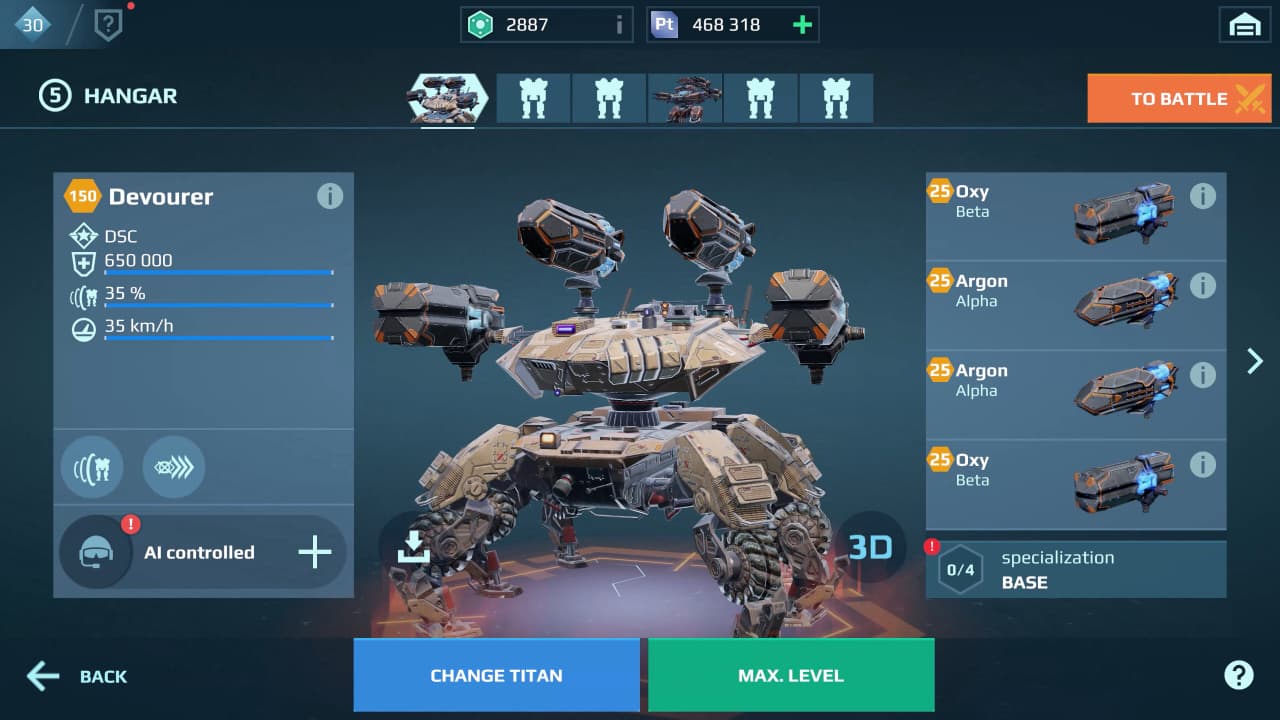Show Devourer titan info
The image size is (1280, 720).
[329, 196]
